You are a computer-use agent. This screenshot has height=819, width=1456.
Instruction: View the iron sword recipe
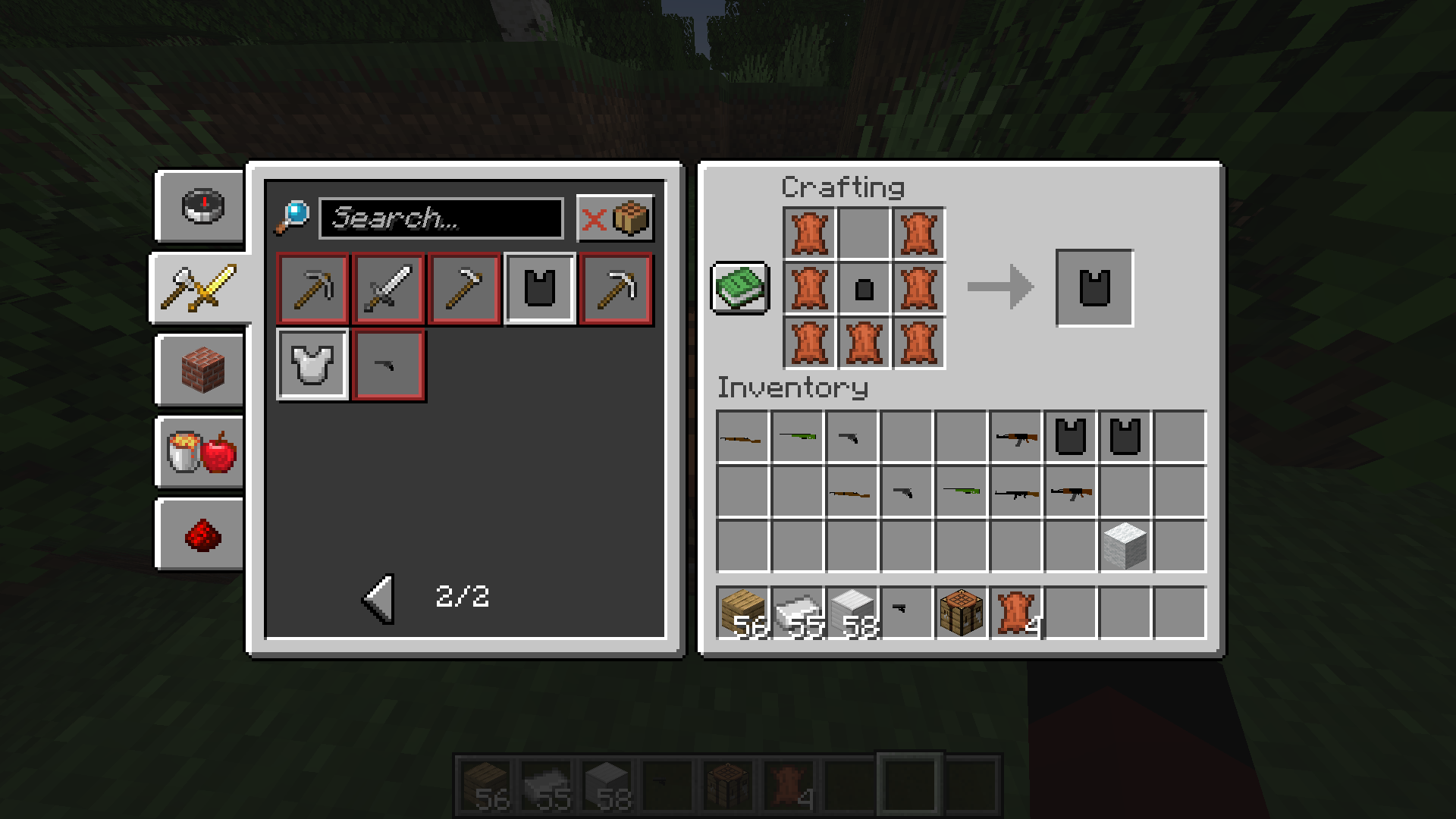tap(388, 289)
